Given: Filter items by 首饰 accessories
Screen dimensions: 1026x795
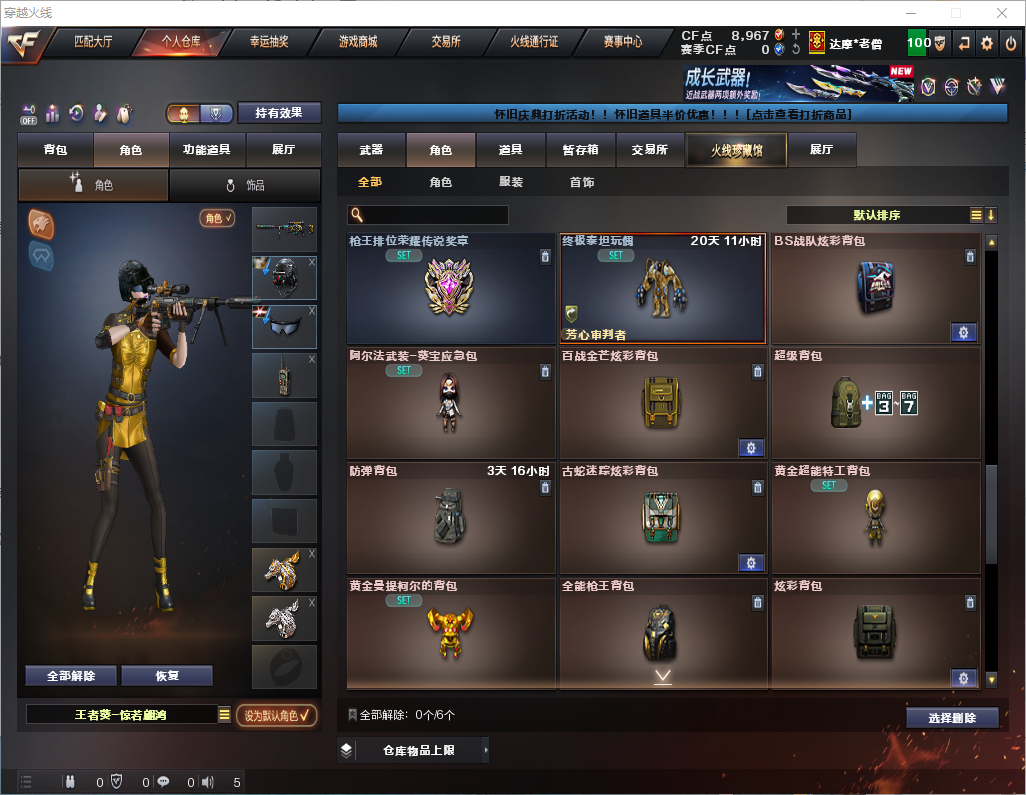Looking at the screenshot, I should tap(582, 183).
